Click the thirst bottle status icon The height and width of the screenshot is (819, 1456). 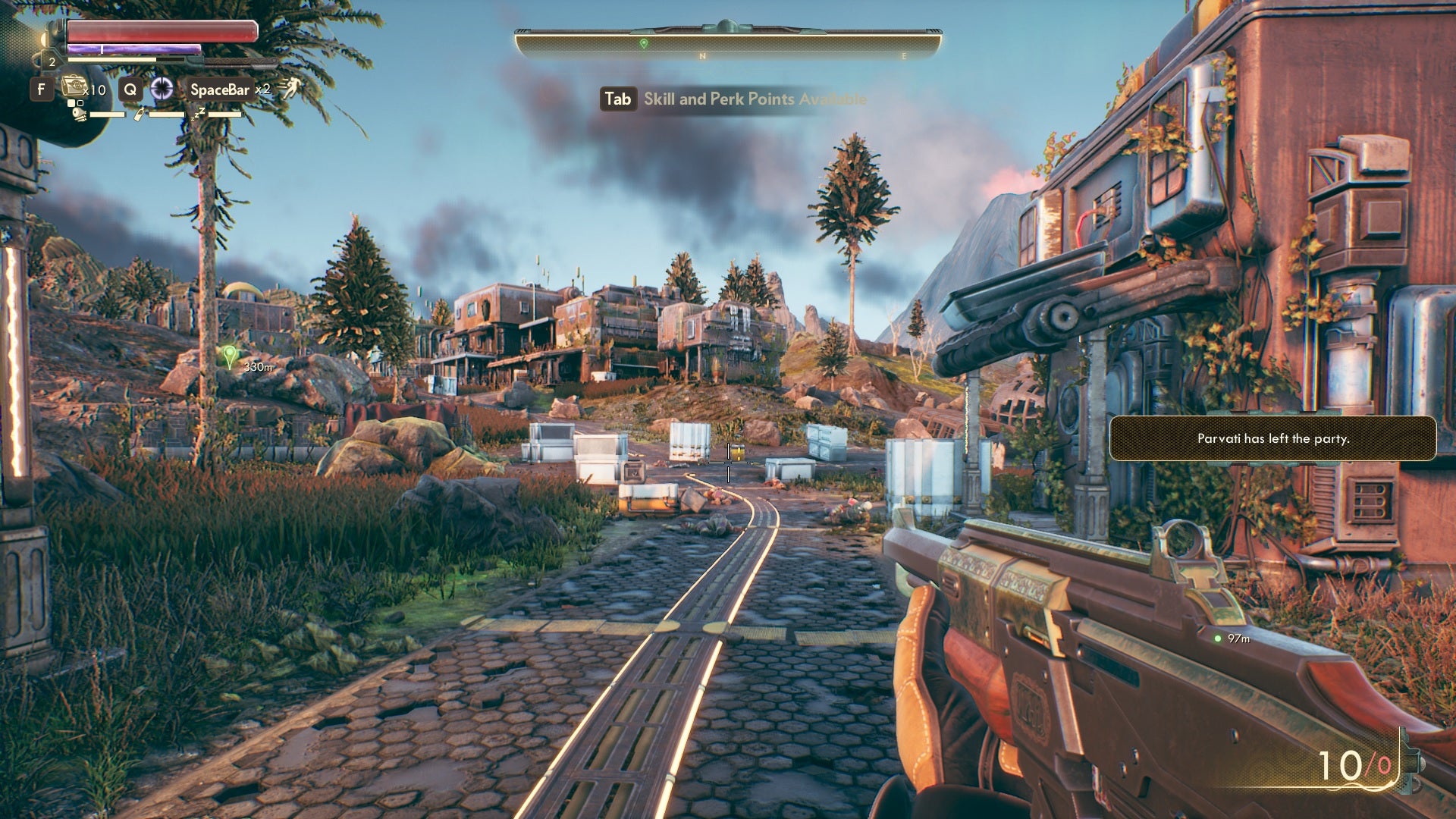[x=140, y=115]
